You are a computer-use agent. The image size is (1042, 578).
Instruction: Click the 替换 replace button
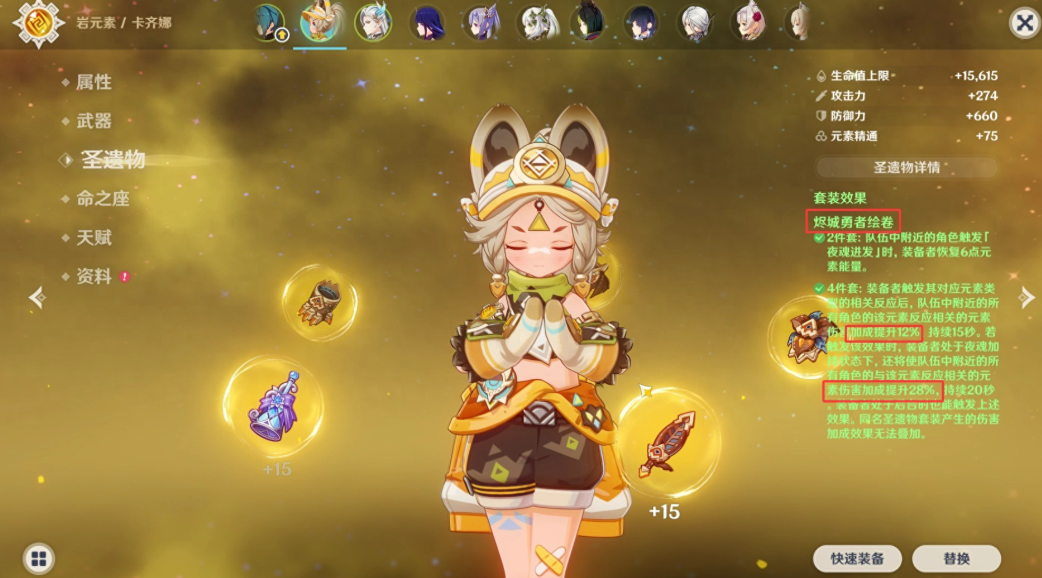(956, 558)
